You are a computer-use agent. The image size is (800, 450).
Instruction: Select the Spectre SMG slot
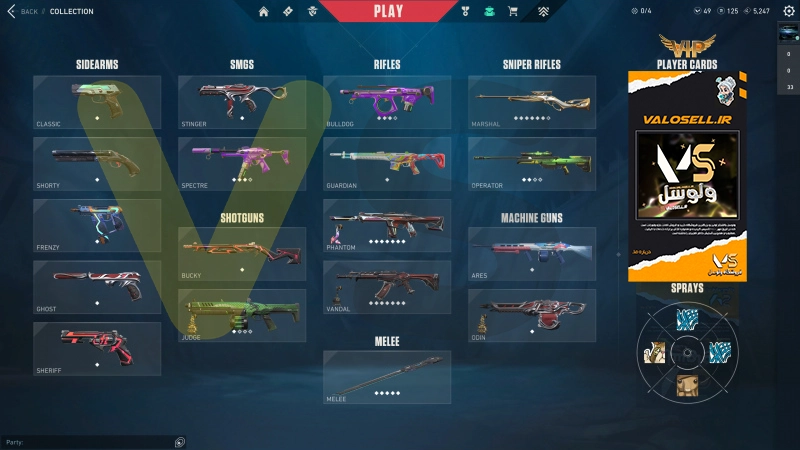[242, 164]
